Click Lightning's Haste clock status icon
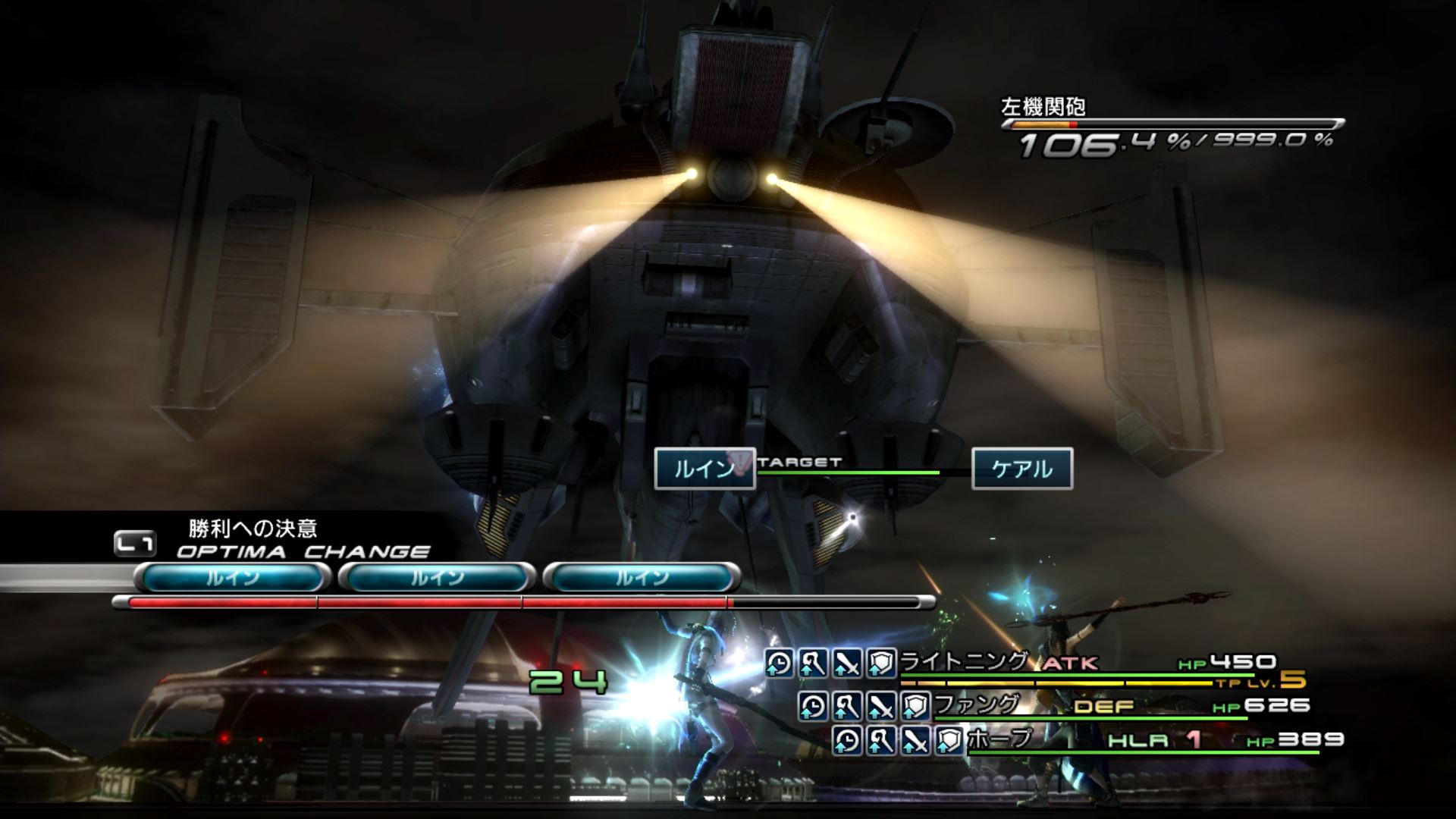Viewport: 1456px width, 819px height. click(x=779, y=664)
